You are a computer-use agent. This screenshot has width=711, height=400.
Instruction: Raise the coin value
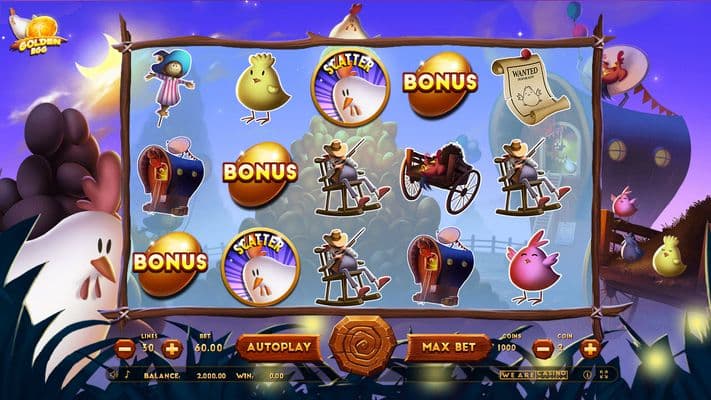[x=590, y=349]
